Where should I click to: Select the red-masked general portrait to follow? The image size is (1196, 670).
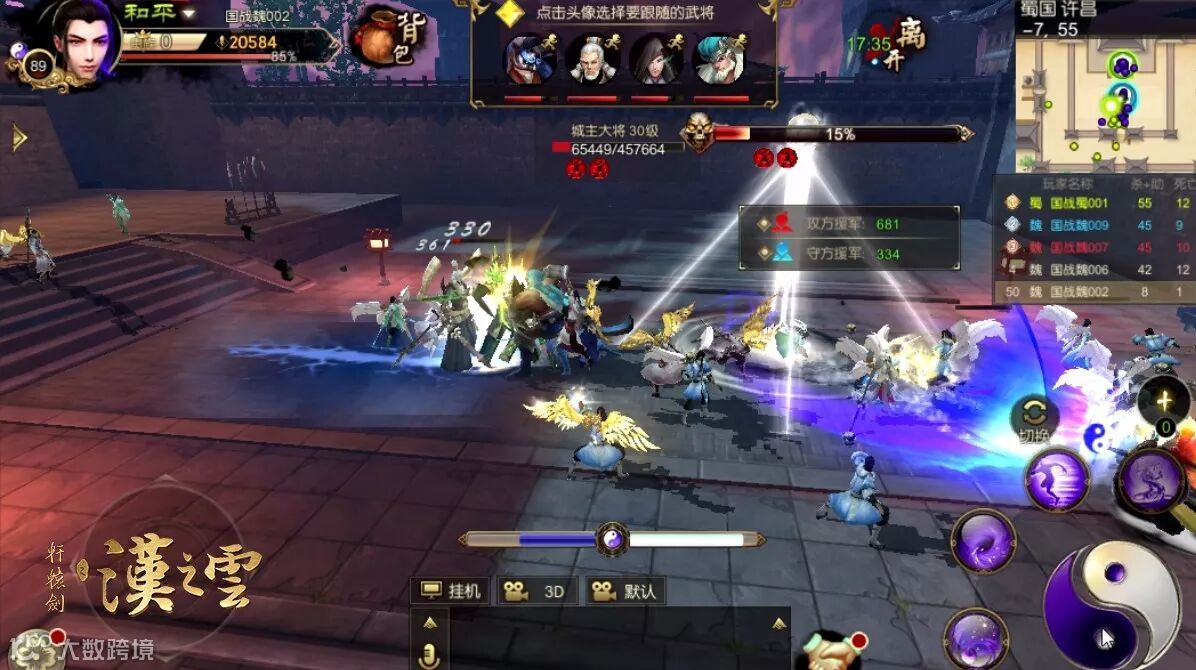[x=529, y=60]
